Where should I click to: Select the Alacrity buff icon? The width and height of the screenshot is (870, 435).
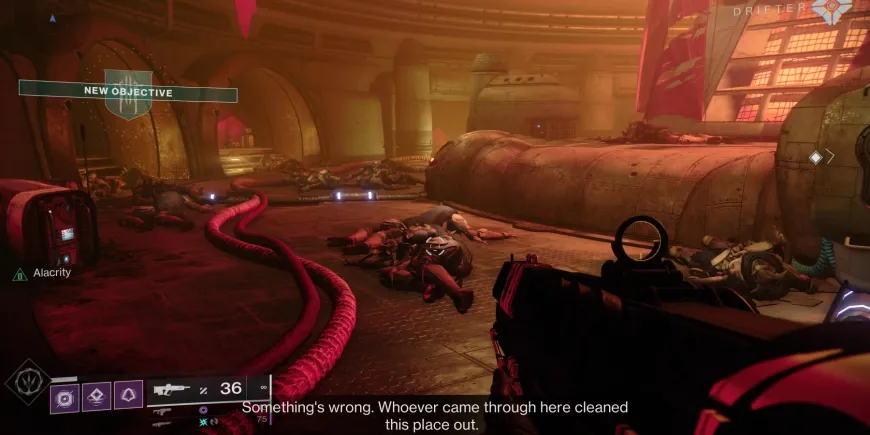pos(19,273)
